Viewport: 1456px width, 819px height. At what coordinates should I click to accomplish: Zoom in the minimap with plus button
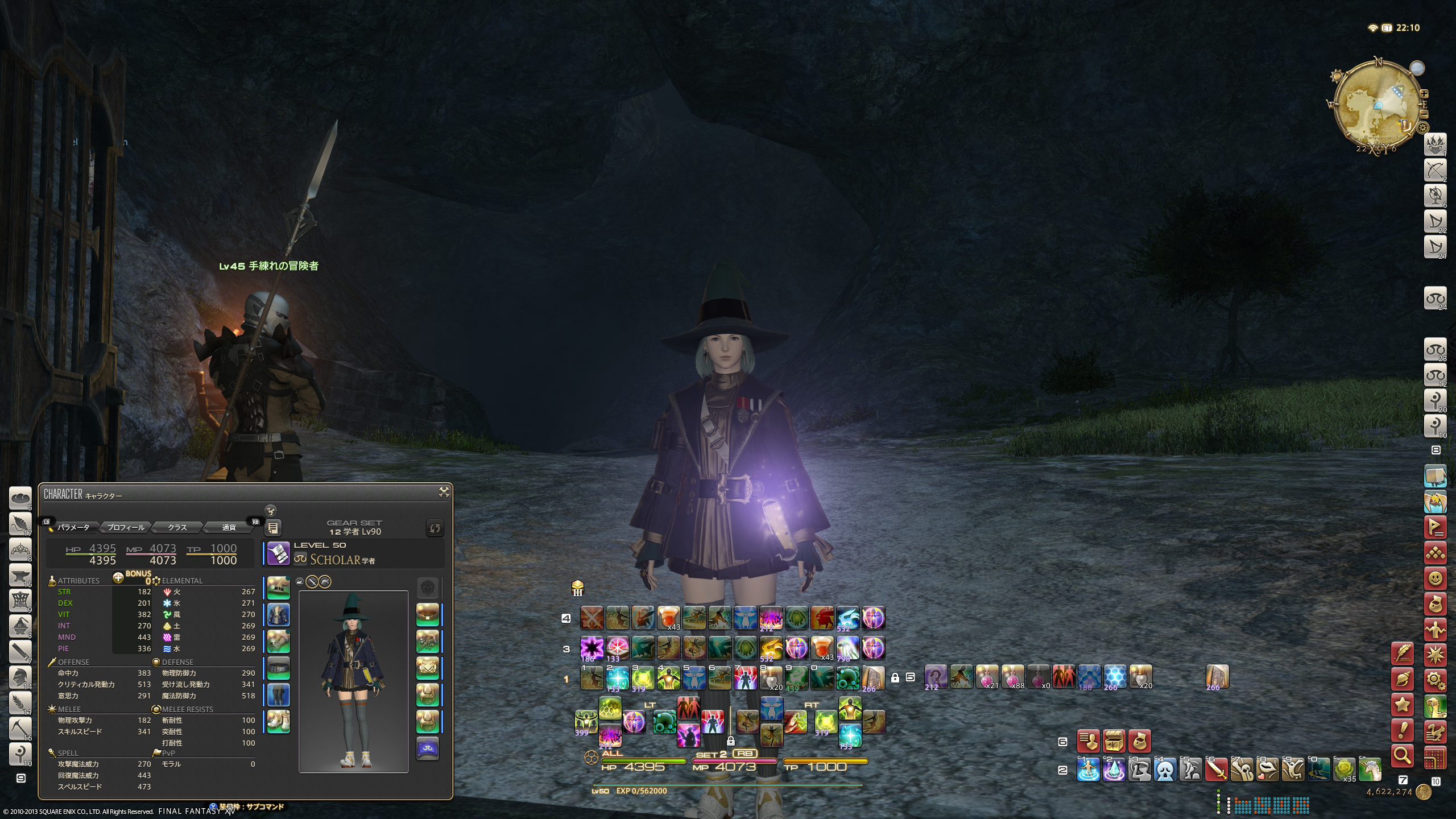[1424, 94]
